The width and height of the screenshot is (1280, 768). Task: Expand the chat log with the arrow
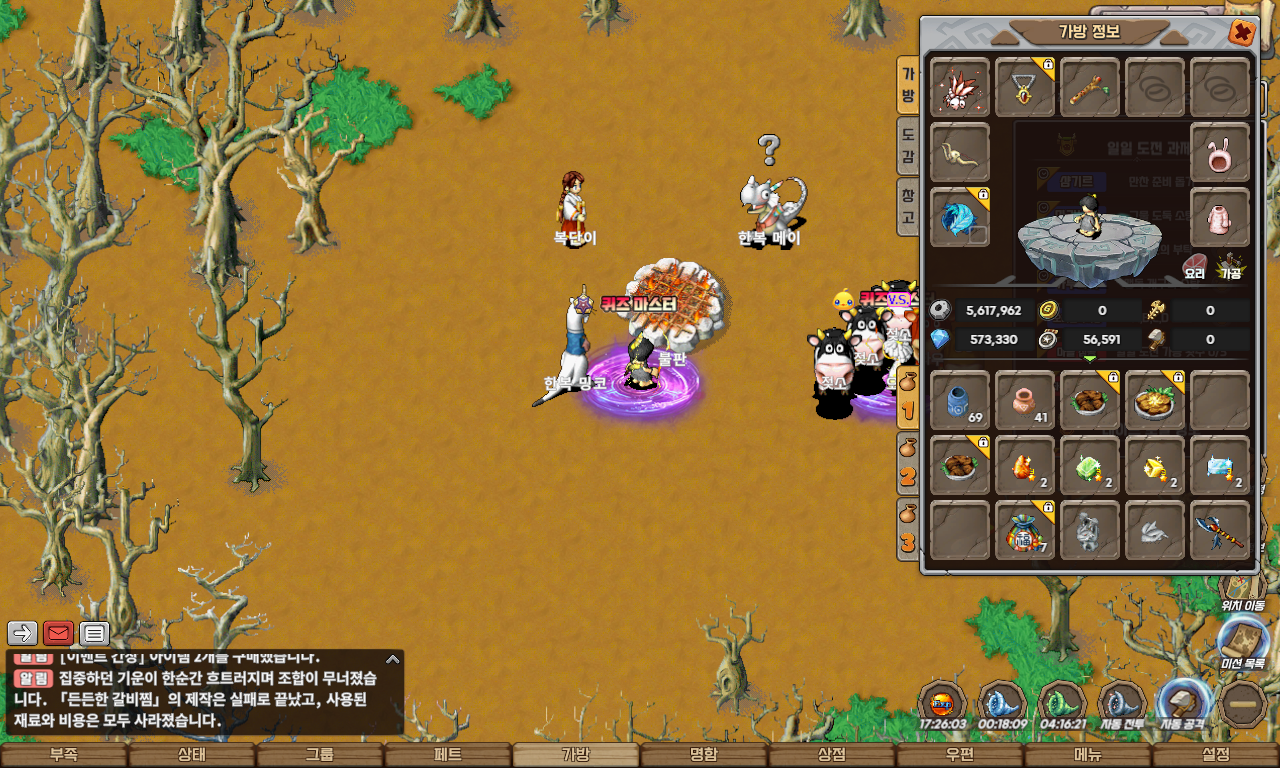(393, 659)
